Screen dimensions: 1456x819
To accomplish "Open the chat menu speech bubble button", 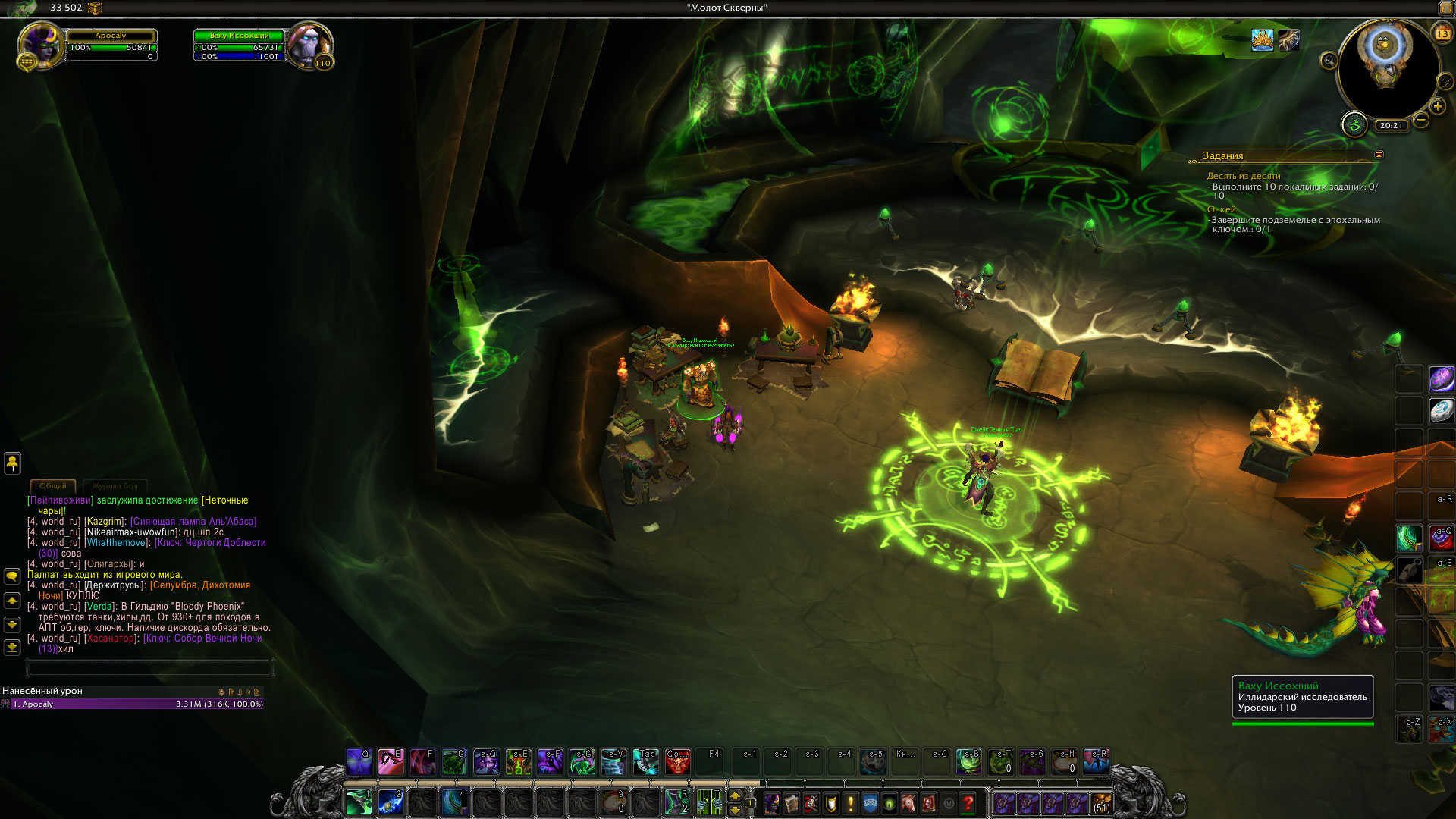I will (12, 576).
